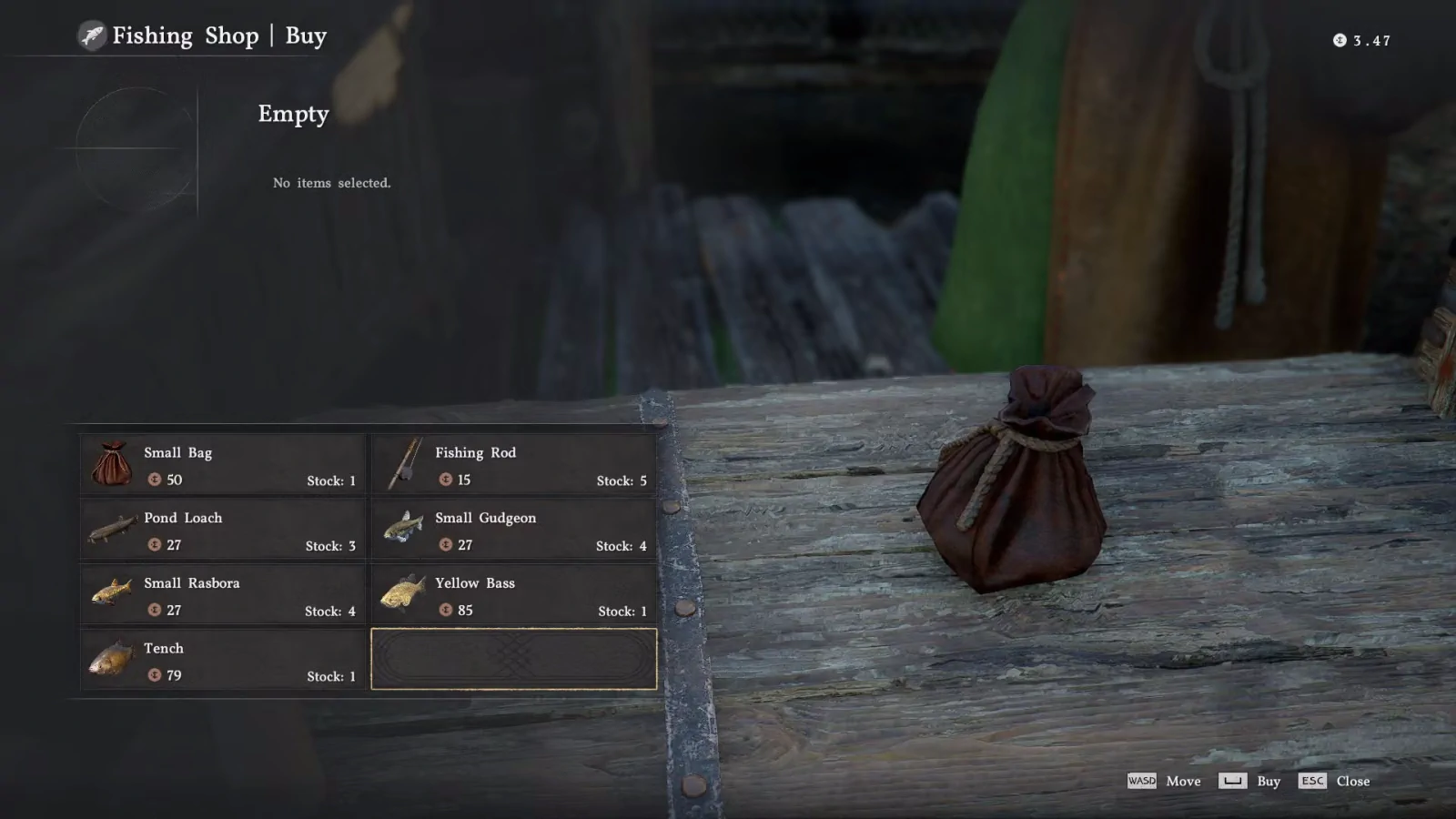Click Close in the bottom-right hint bar
The width and height of the screenshot is (1456, 819).
pos(1353,781)
